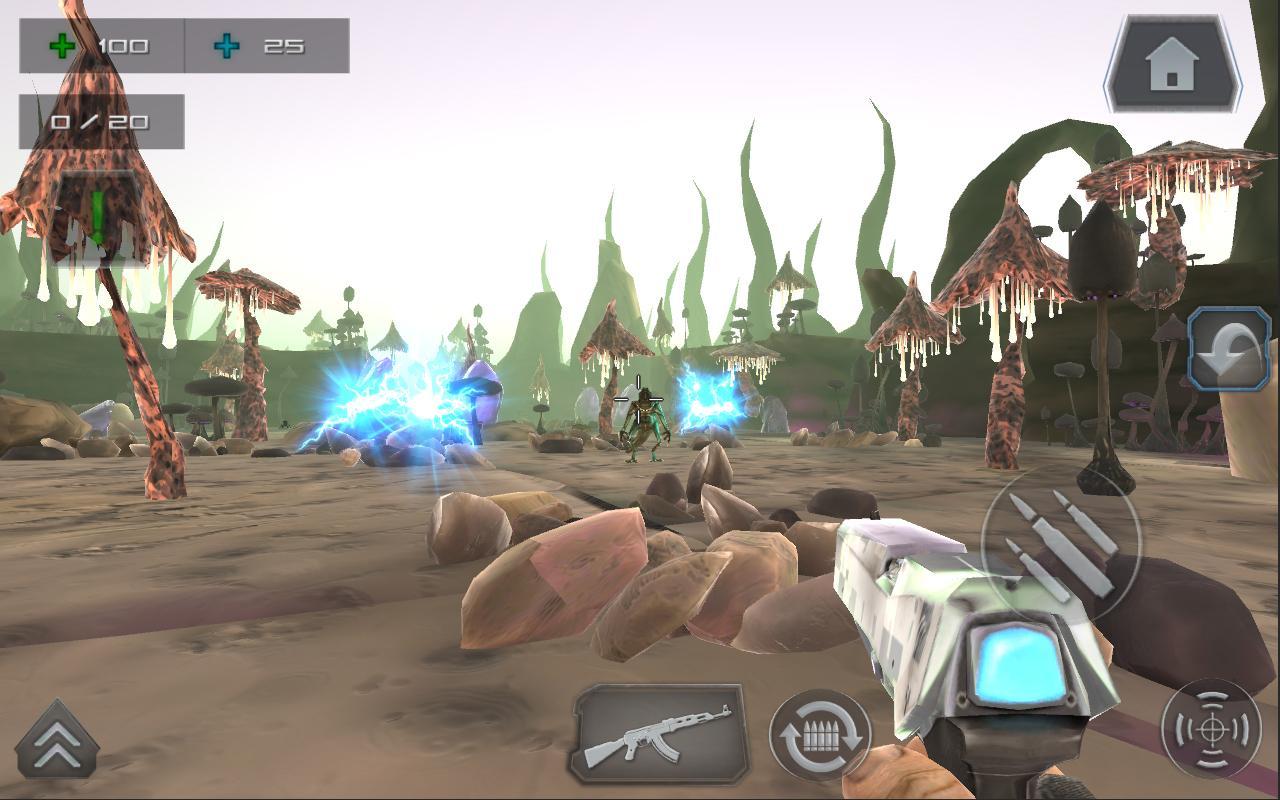Open the green exclamation objective icon

pos(98,217)
